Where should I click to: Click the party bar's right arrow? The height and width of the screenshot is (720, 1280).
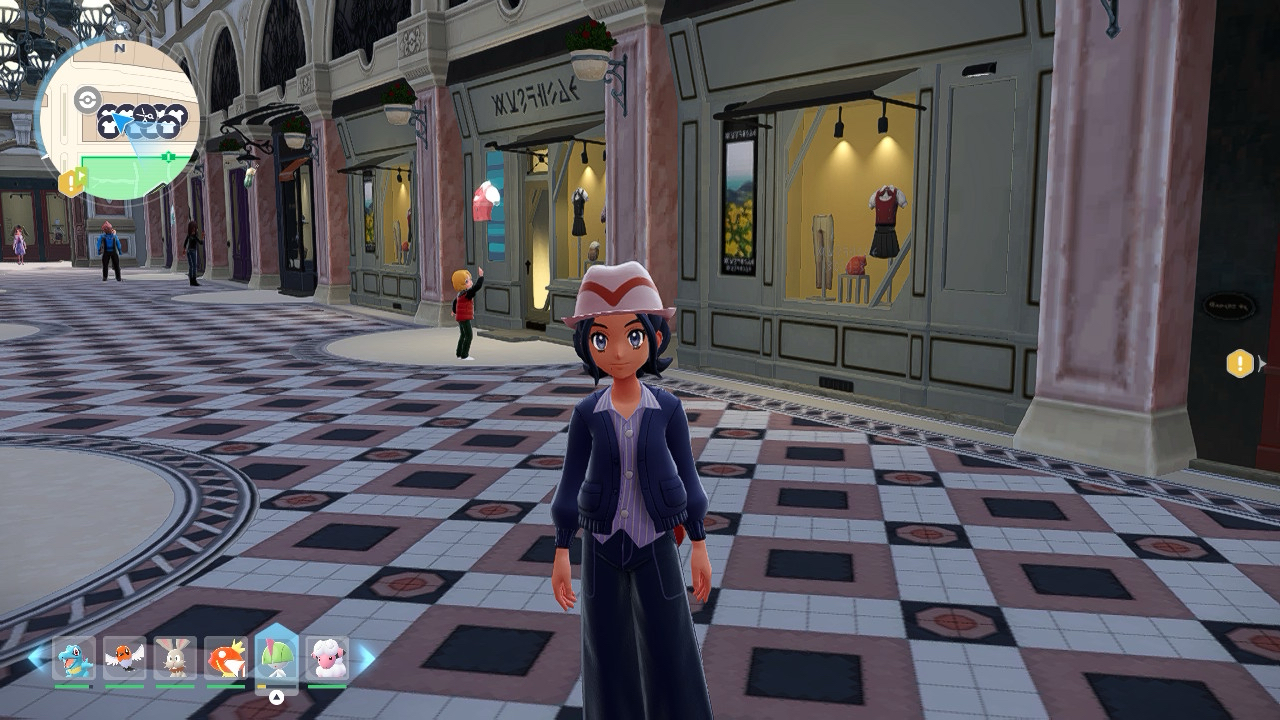367,657
